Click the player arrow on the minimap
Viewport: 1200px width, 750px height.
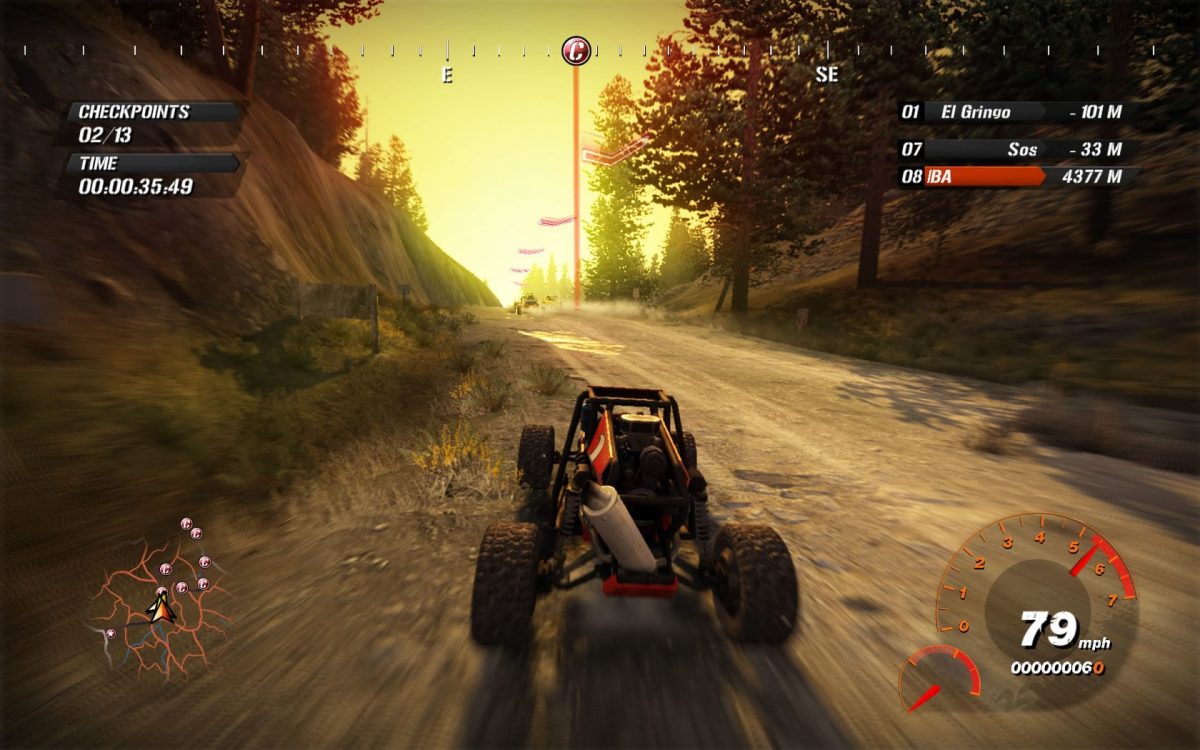[x=160, y=607]
